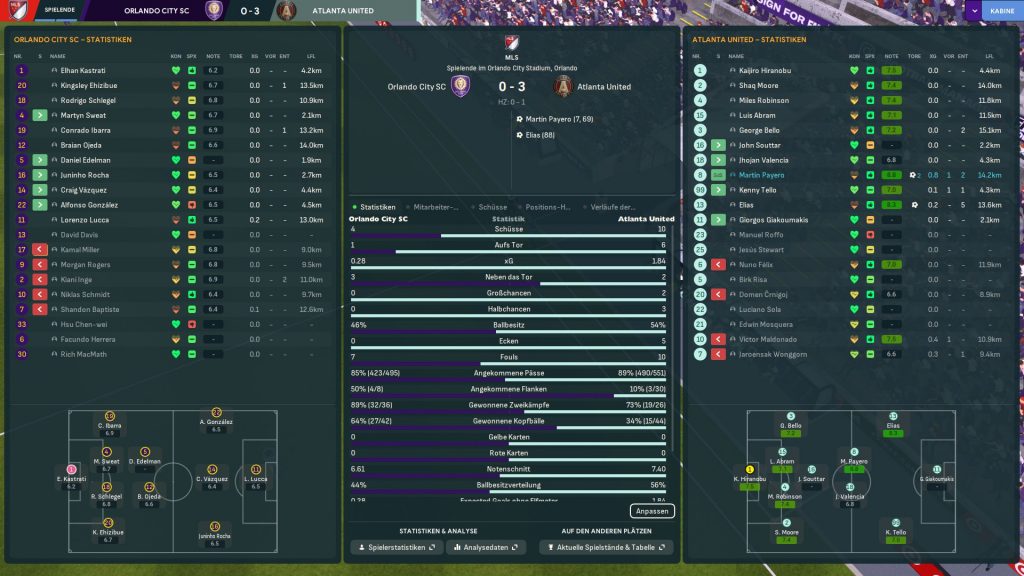The height and width of the screenshot is (576, 1024).
Task: Choose Kingsley Ehizibue's player row
Action: coord(88,86)
